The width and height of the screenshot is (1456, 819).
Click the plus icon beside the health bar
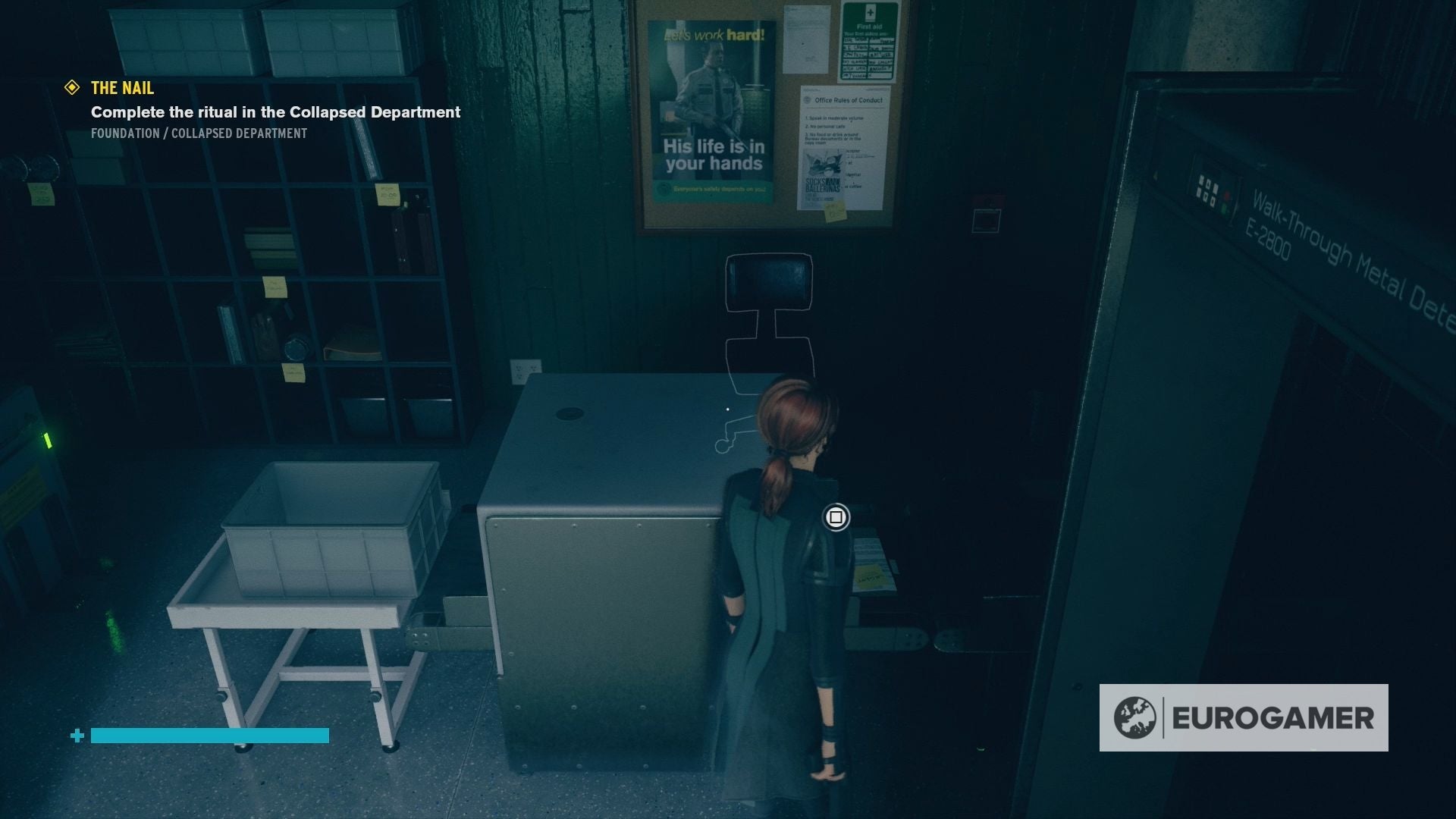77,735
